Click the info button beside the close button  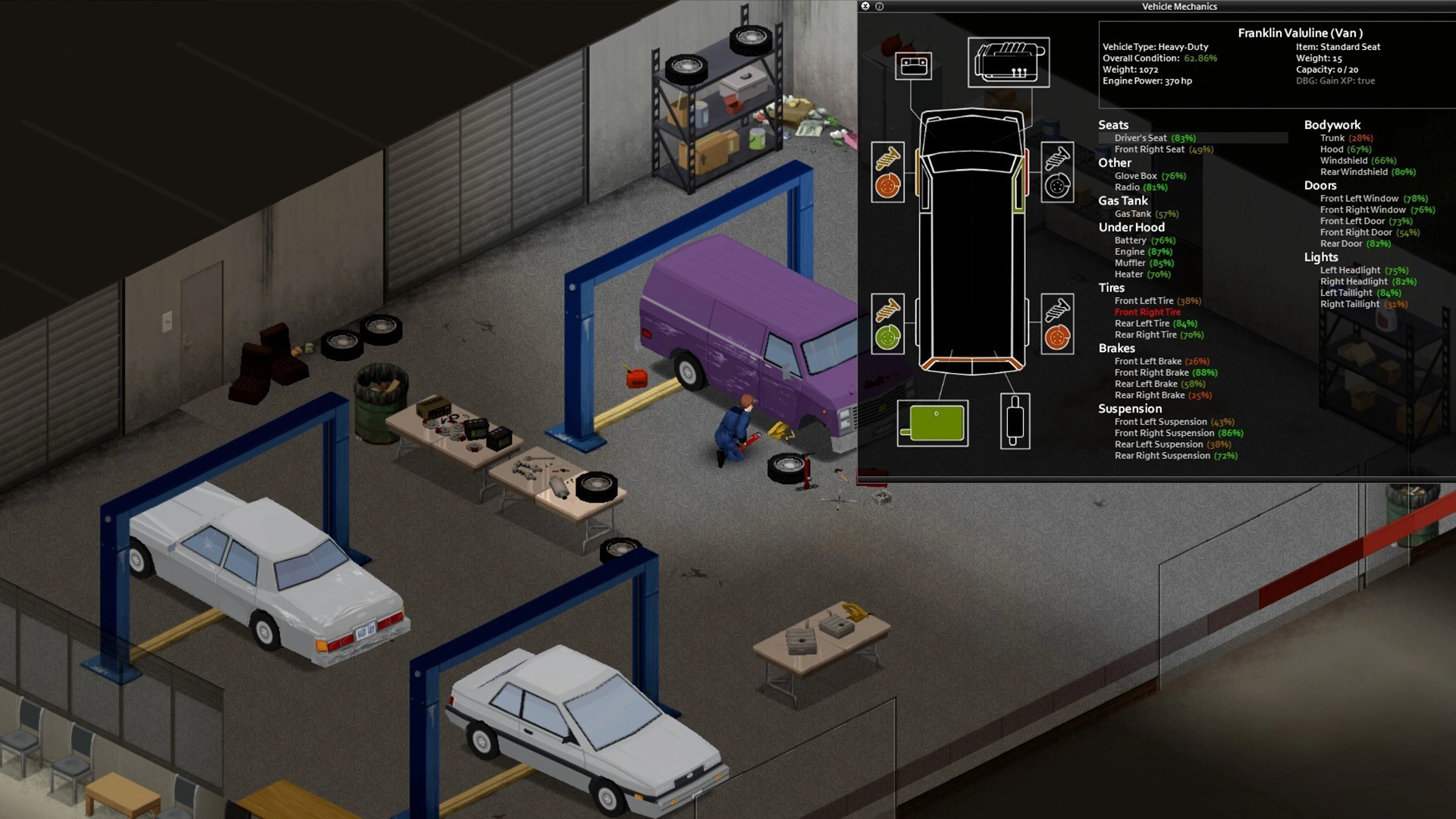[880, 6]
